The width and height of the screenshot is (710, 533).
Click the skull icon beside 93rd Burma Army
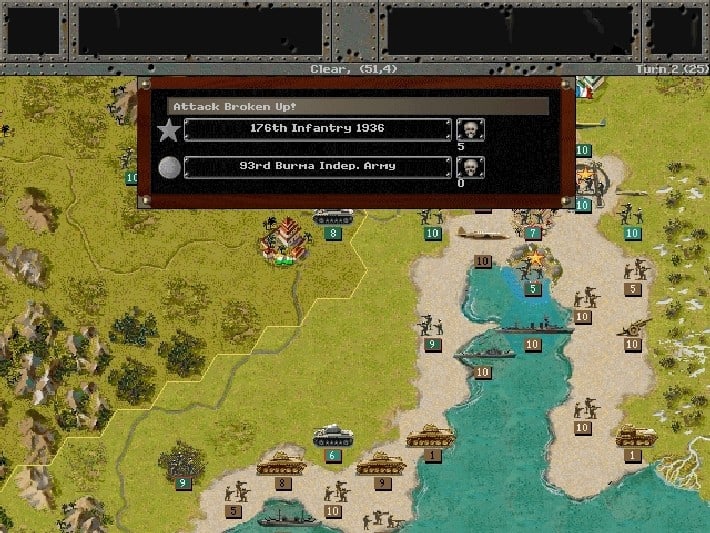(470, 166)
